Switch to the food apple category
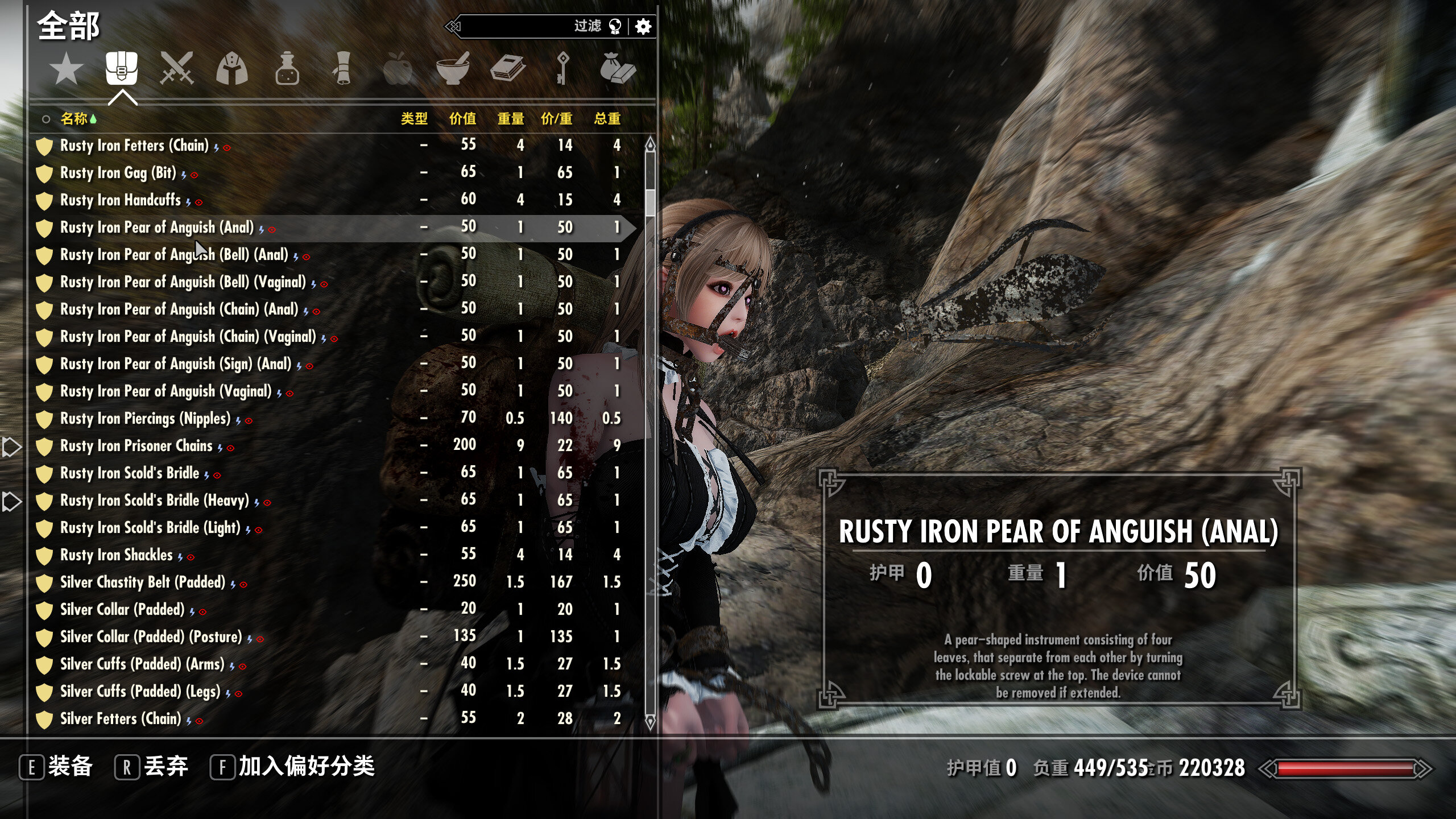1456x819 pixels. [x=397, y=69]
